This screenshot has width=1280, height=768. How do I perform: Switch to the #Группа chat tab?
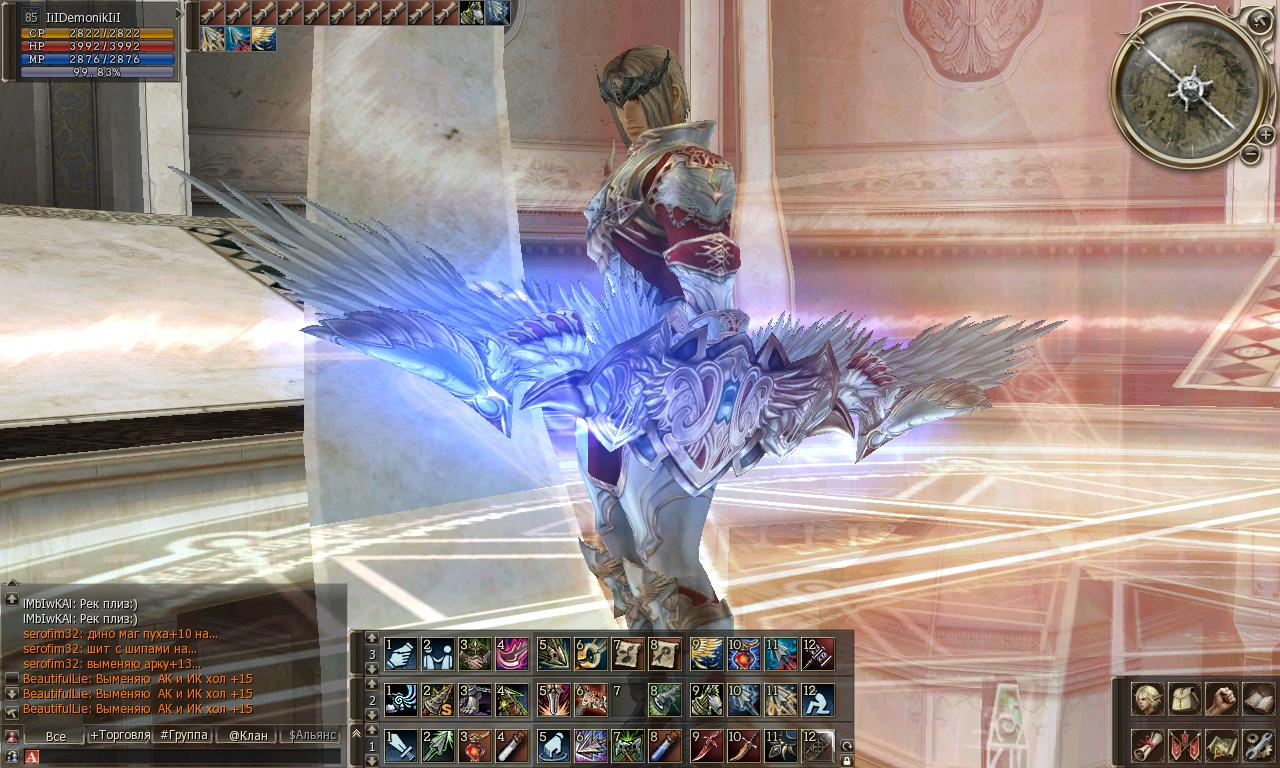(x=184, y=736)
